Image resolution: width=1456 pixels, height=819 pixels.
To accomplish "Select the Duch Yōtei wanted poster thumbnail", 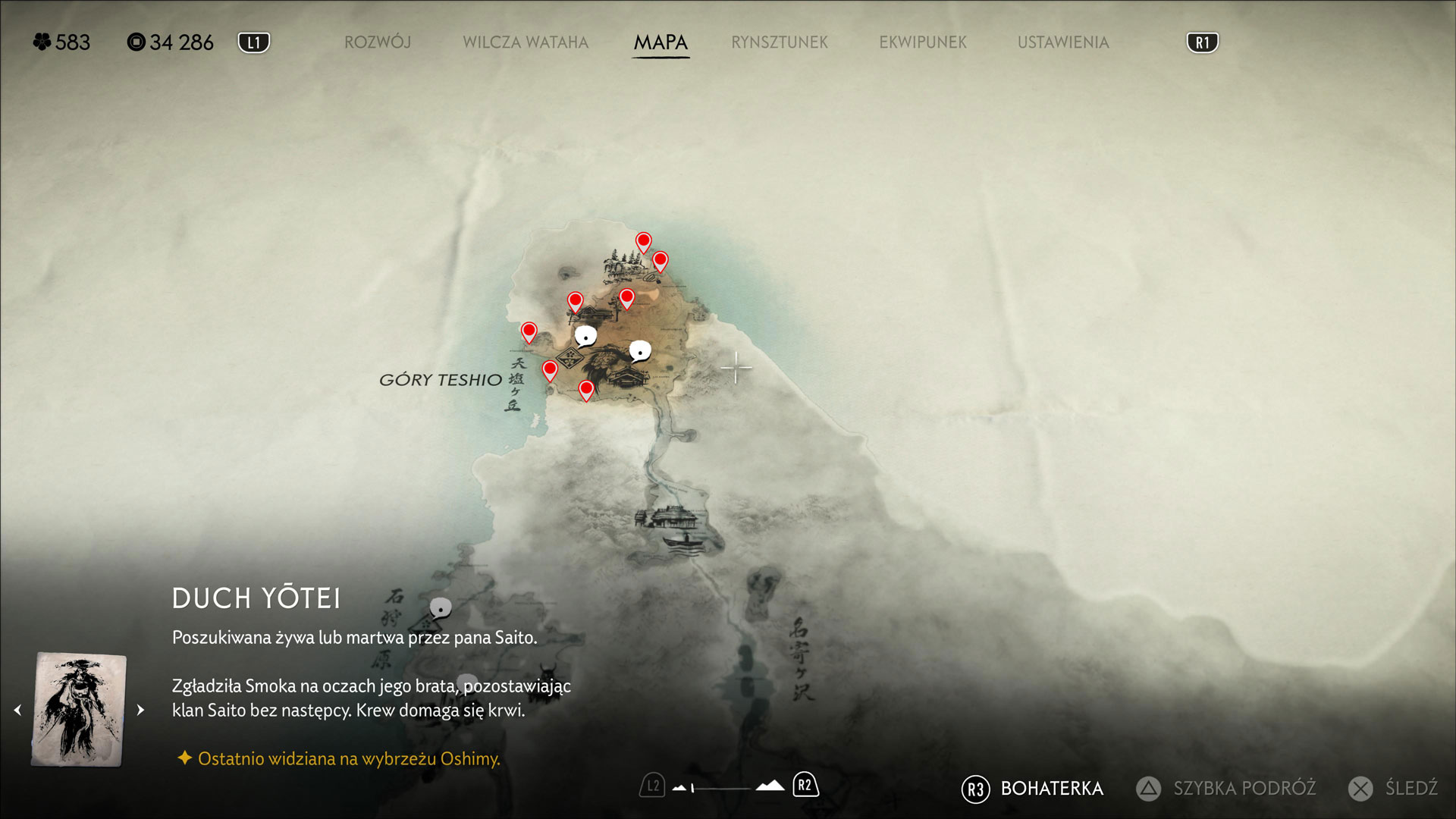I will [x=79, y=710].
